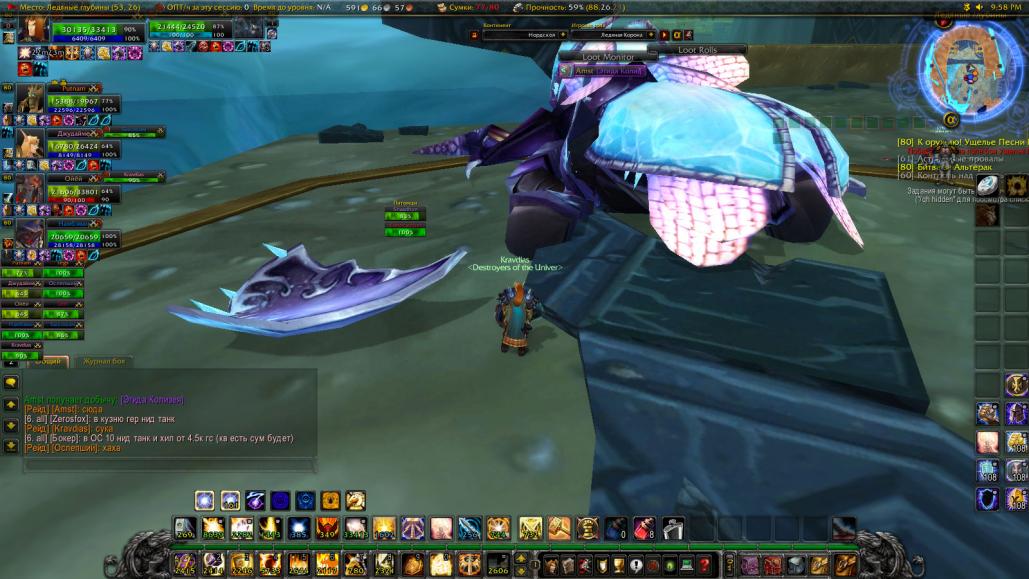Open the chat menu speech bubble button
The height and width of the screenshot is (579, 1029).
point(10,382)
